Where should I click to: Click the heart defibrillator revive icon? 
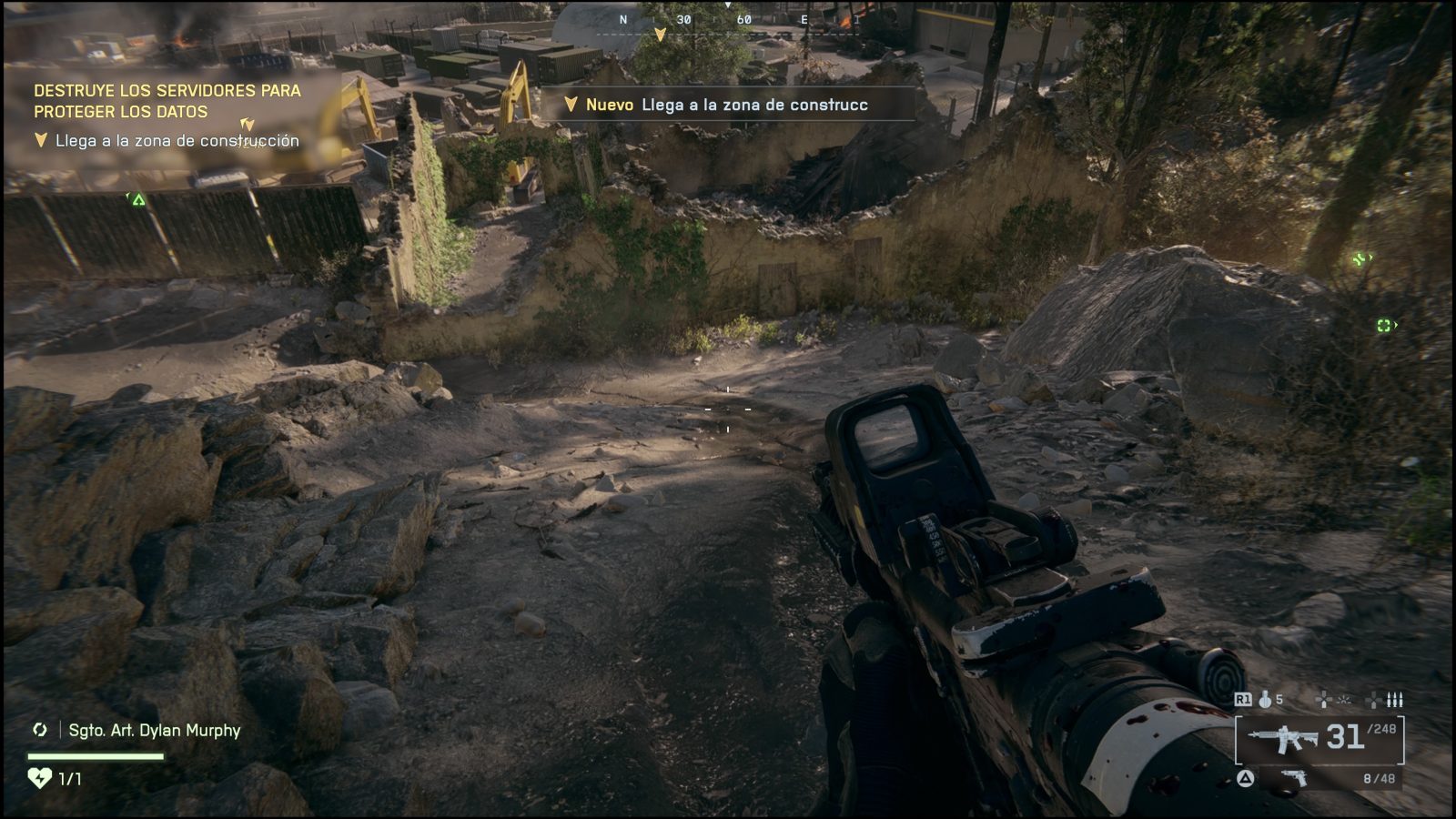coord(39,778)
